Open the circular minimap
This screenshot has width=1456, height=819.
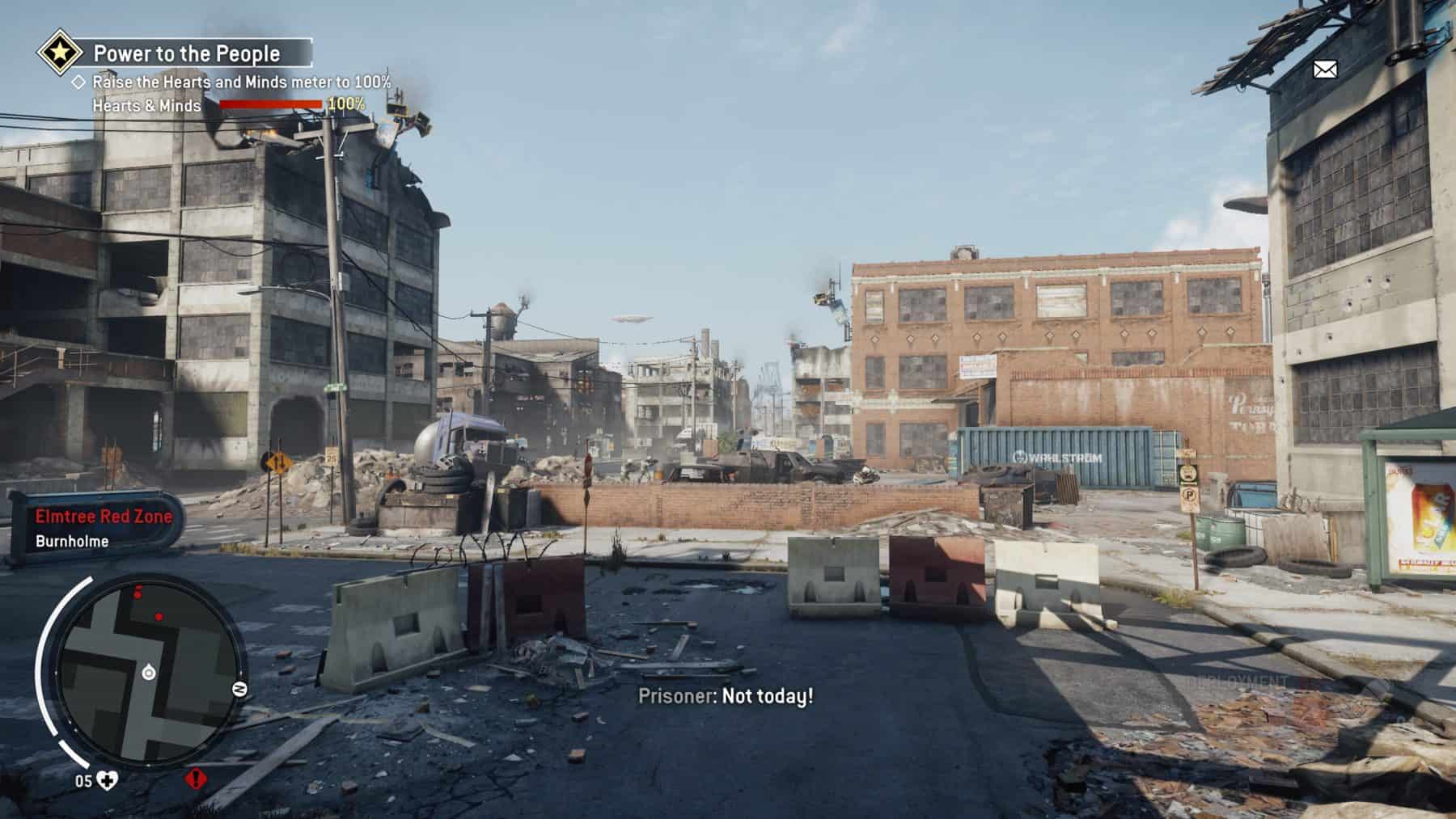point(149,673)
